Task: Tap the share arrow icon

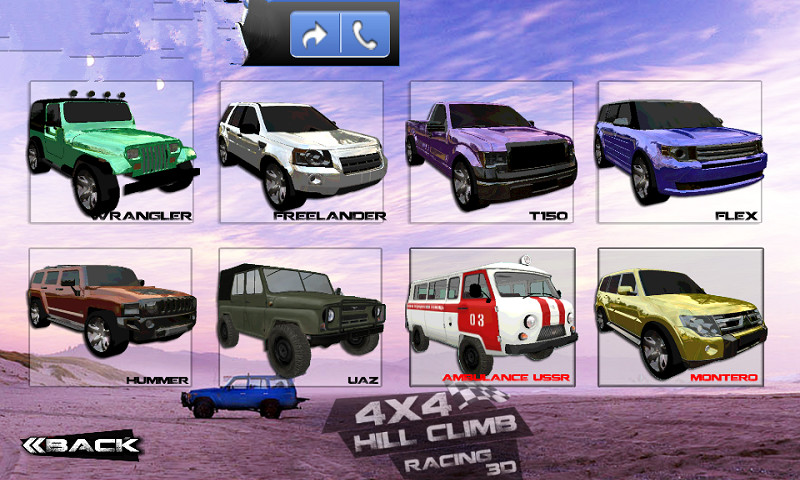Action: (316, 35)
